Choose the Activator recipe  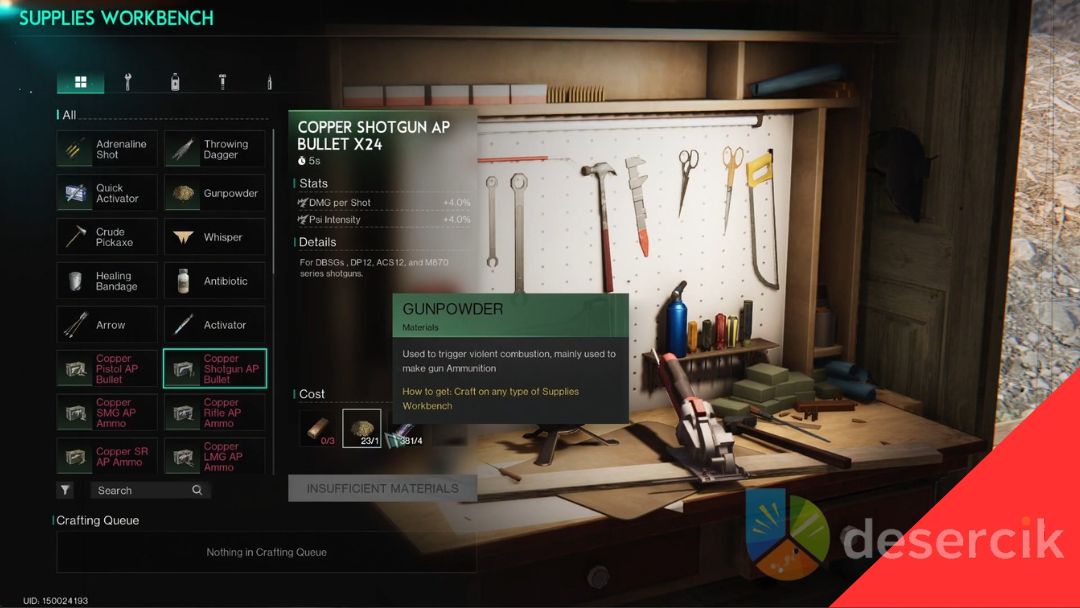[215, 325]
